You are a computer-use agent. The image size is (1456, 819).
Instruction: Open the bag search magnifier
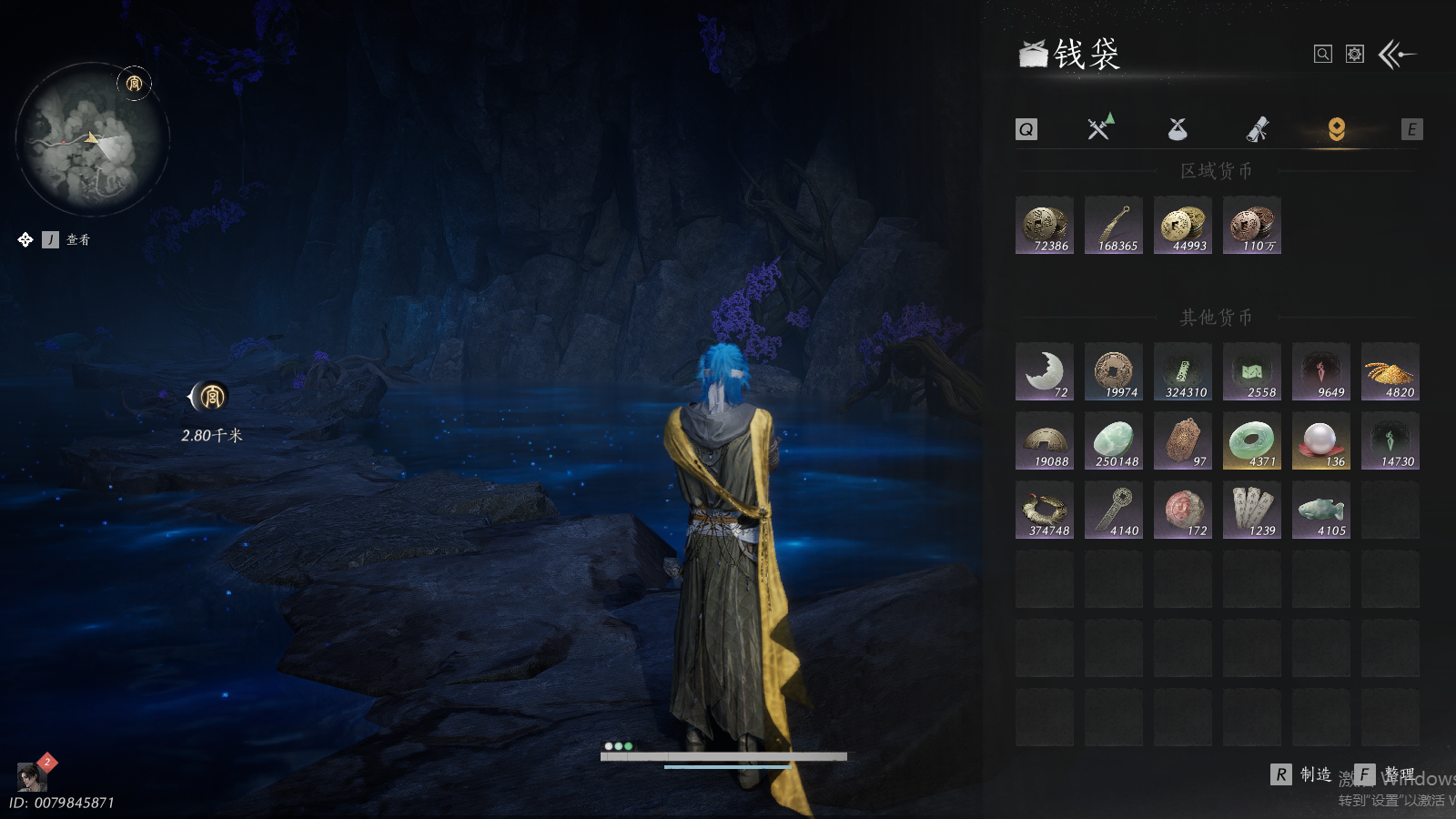click(1323, 55)
